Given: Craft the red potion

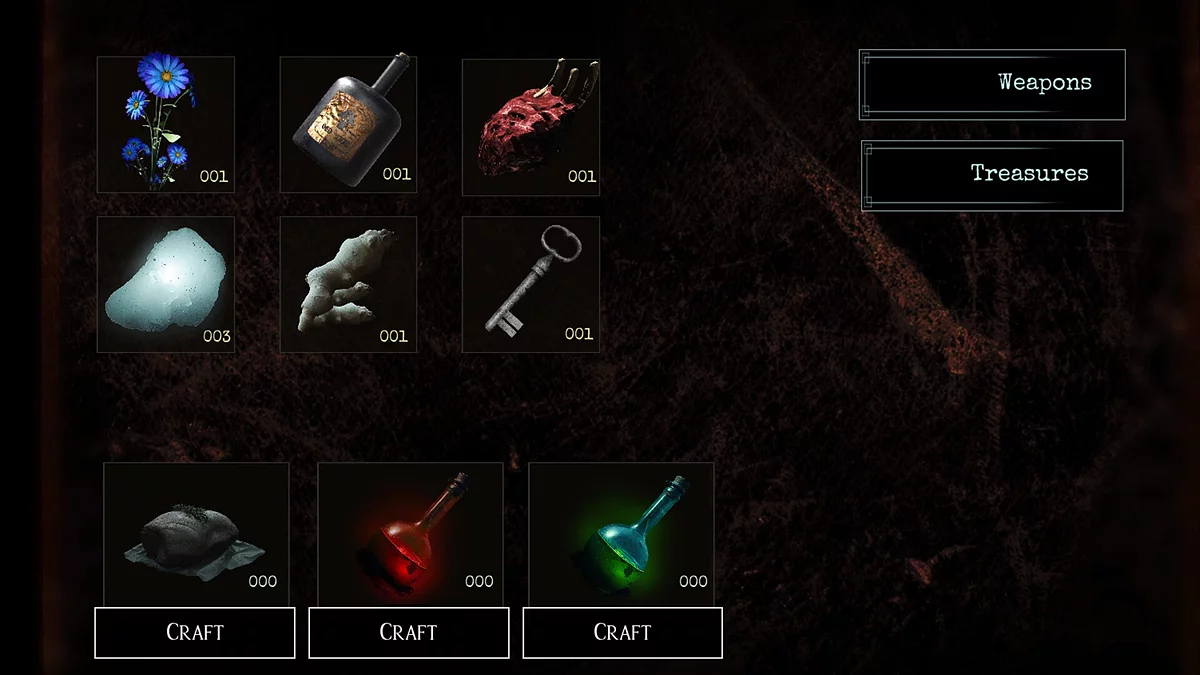Looking at the screenshot, I should [408, 633].
